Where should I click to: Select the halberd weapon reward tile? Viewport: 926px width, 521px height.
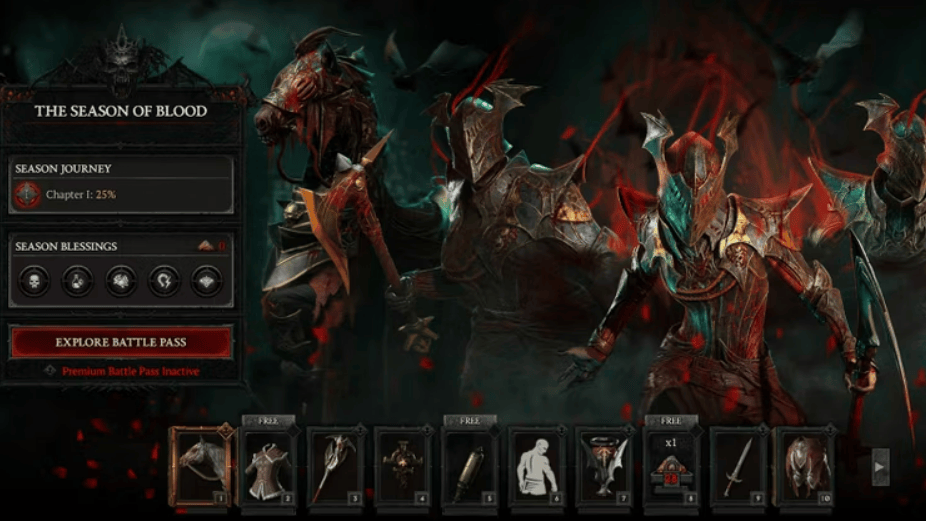[x=335, y=466]
